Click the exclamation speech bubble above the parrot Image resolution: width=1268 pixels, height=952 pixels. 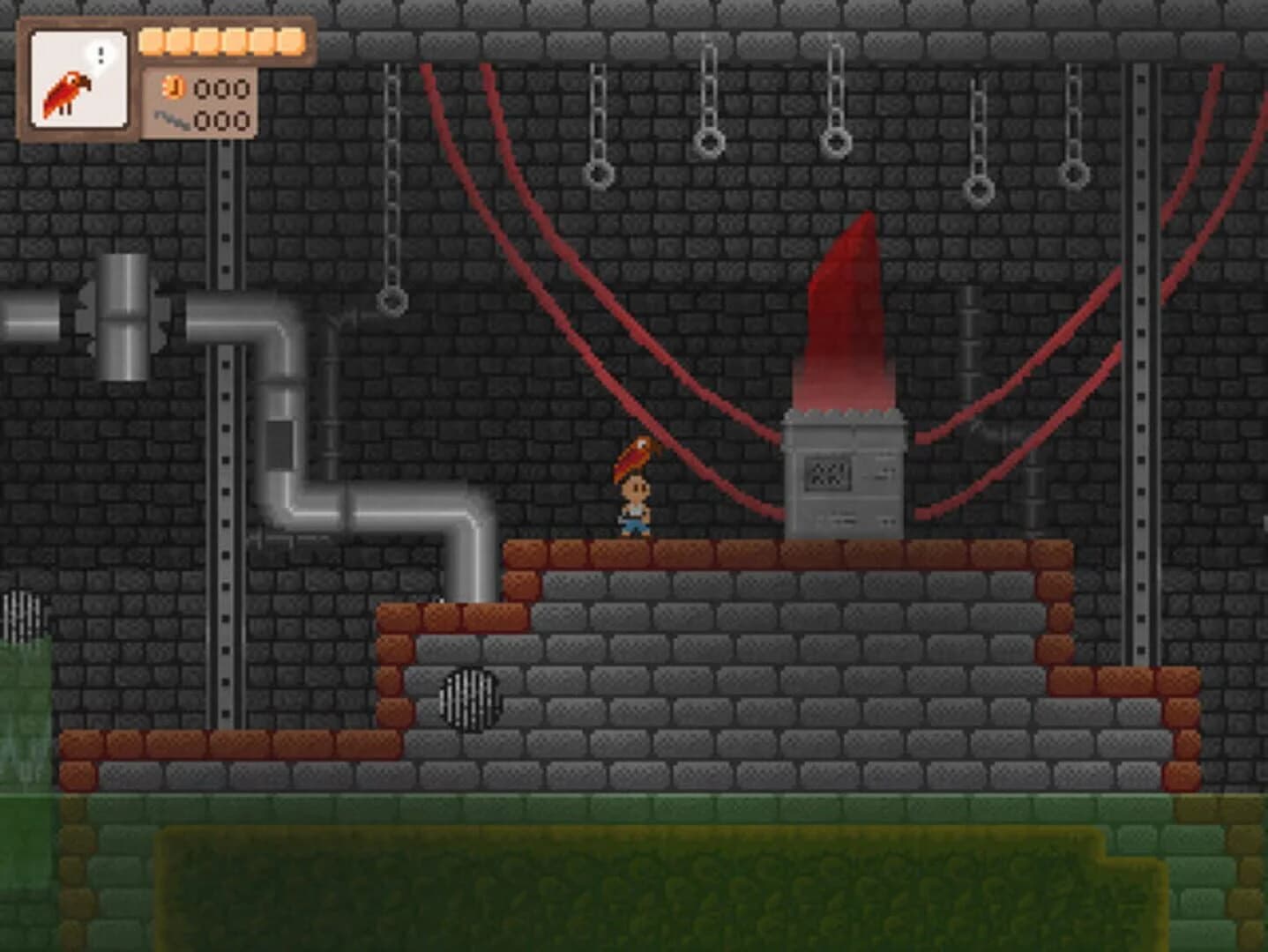click(100, 55)
